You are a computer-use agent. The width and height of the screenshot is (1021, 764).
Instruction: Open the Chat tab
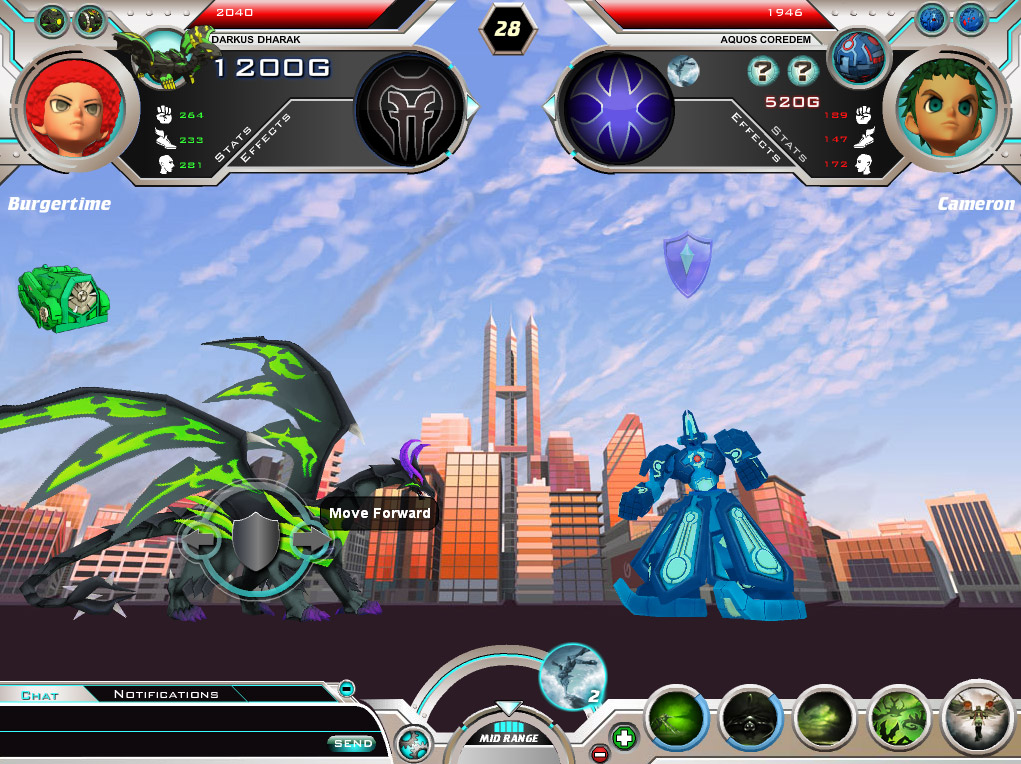pyautogui.click(x=40, y=695)
